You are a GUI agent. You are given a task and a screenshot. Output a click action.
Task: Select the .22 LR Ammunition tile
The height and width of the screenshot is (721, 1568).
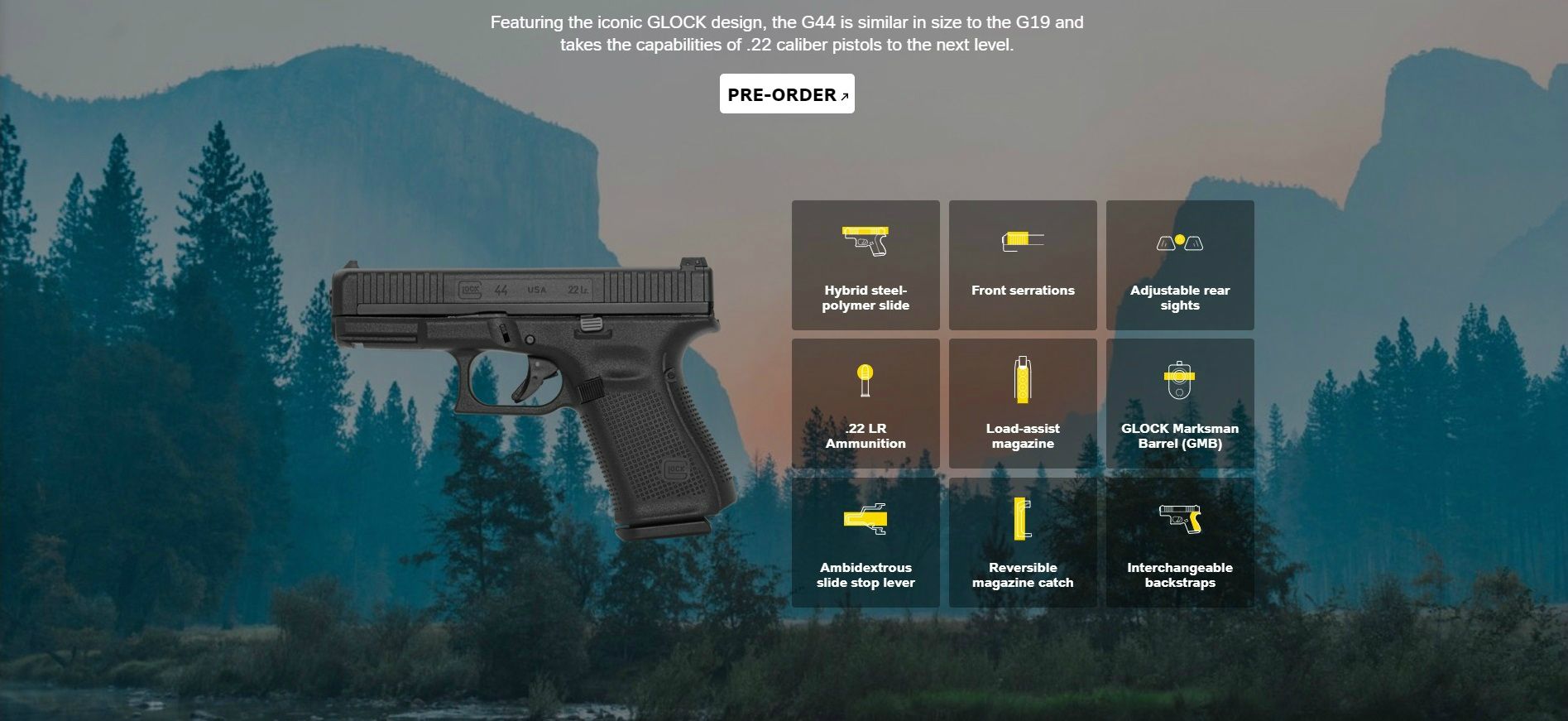[x=866, y=403]
